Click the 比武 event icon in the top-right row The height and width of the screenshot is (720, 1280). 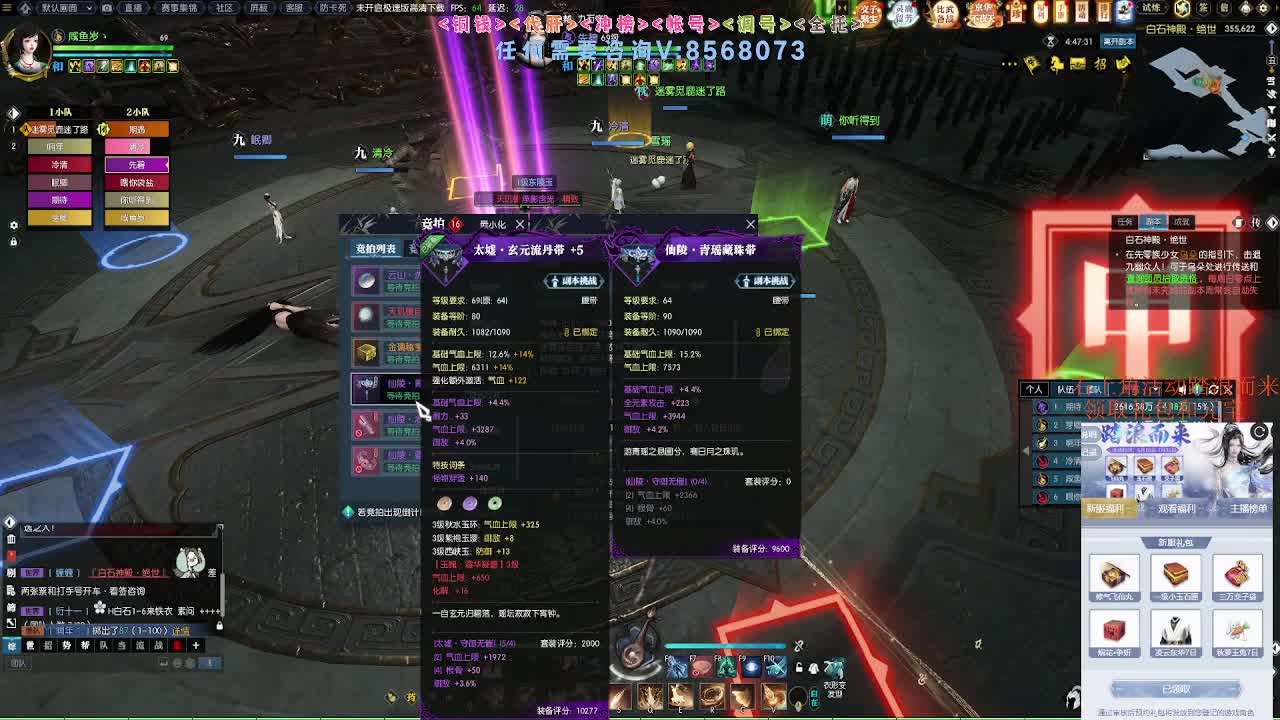[944, 12]
